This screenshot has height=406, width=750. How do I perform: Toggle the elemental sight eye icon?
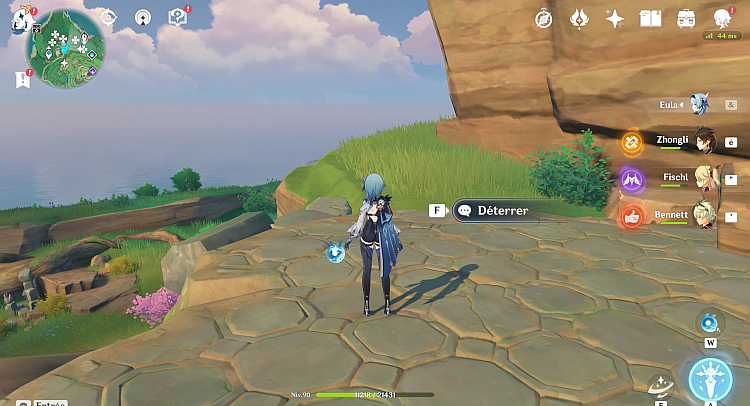pyautogui.click(x=109, y=17)
